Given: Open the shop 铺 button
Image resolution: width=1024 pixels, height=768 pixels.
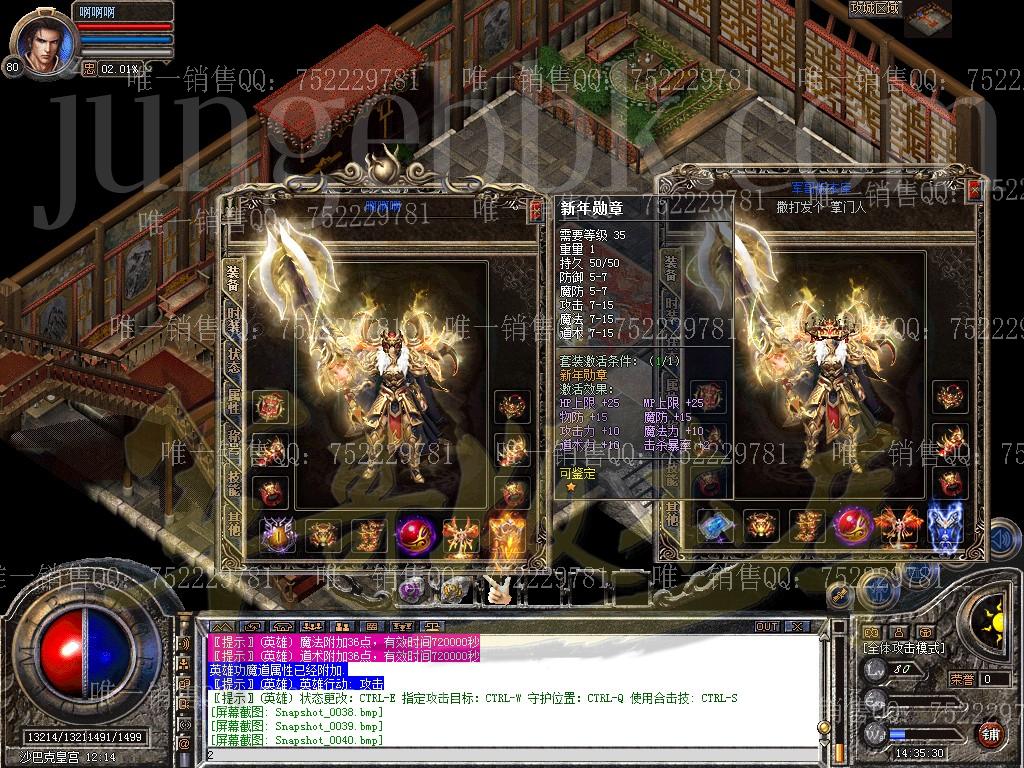Looking at the screenshot, I should 989,734.
